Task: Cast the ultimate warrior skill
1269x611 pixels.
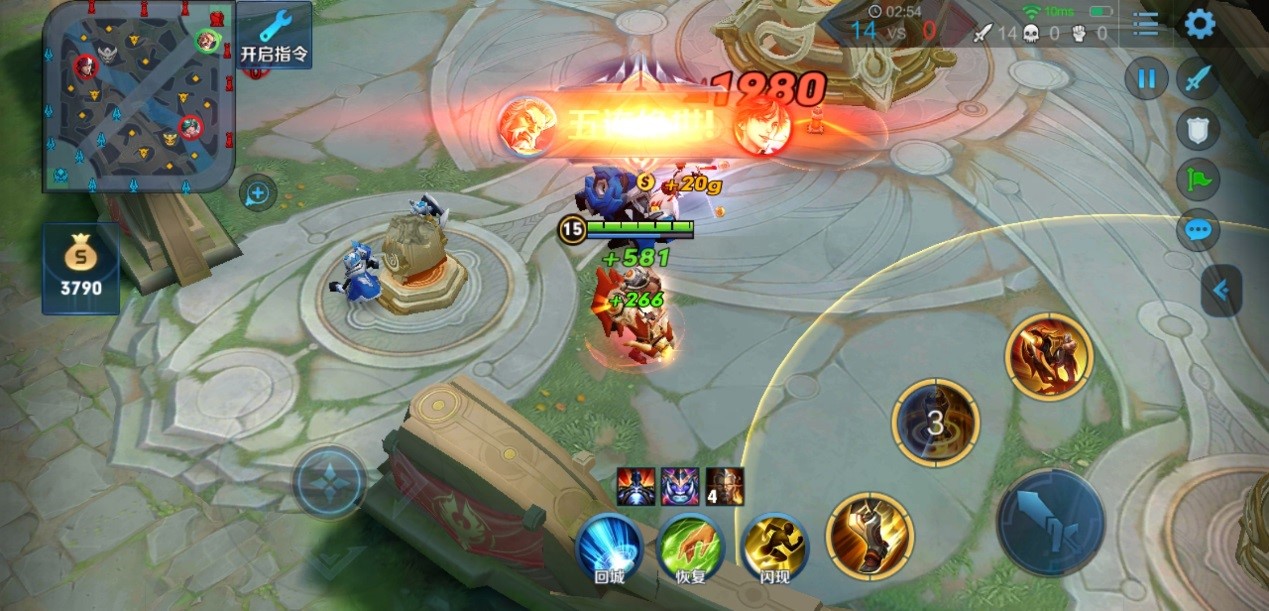Action: click(1048, 356)
